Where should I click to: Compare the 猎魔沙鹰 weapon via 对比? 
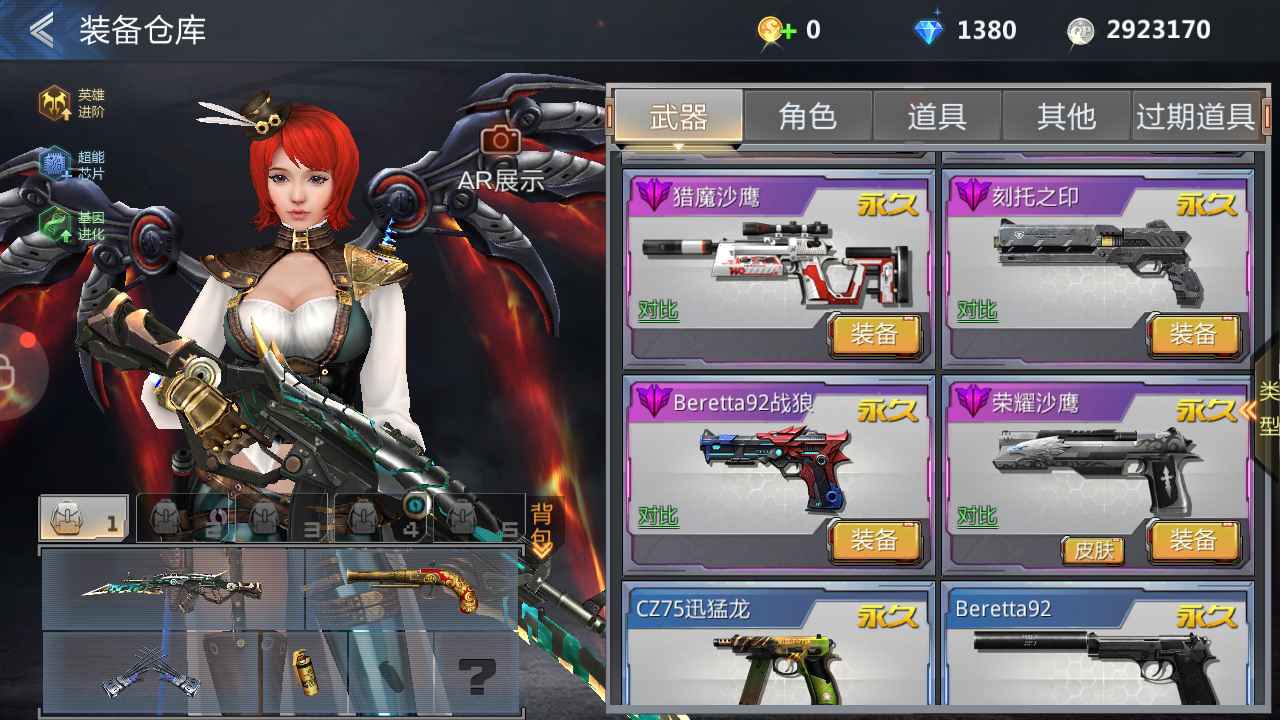point(658,311)
